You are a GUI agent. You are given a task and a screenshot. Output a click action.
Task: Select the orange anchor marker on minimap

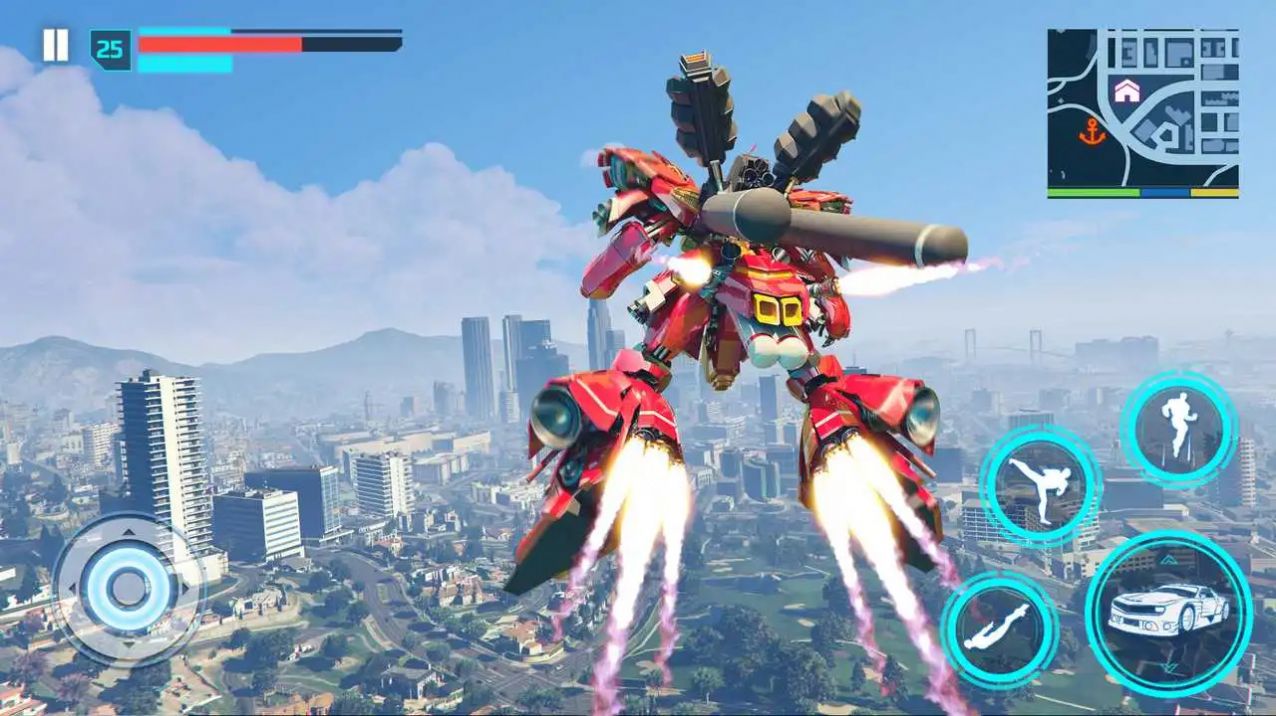(1092, 133)
